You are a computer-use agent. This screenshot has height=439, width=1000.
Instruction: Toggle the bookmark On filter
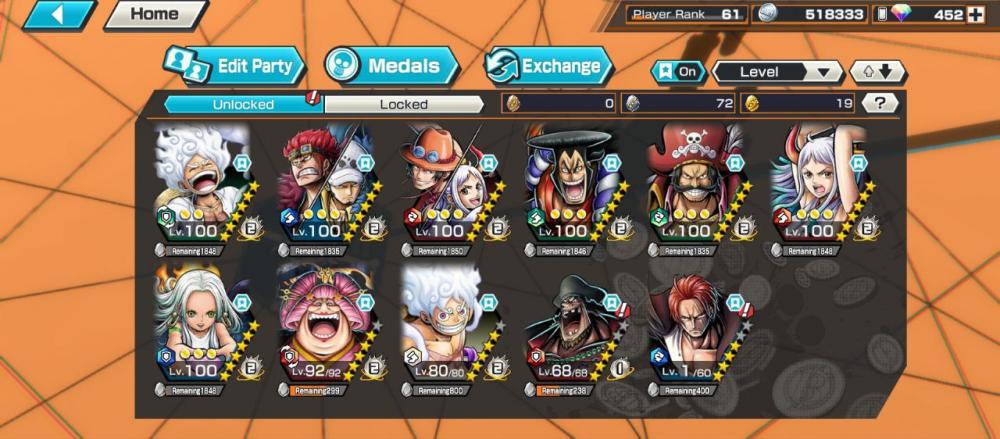click(677, 72)
